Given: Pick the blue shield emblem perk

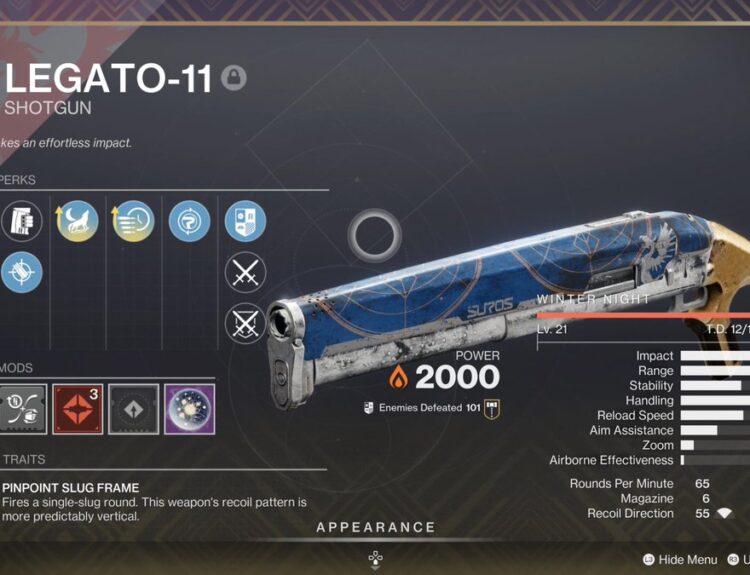Looking at the screenshot, I should pyautogui.click(x=244, y=221).
